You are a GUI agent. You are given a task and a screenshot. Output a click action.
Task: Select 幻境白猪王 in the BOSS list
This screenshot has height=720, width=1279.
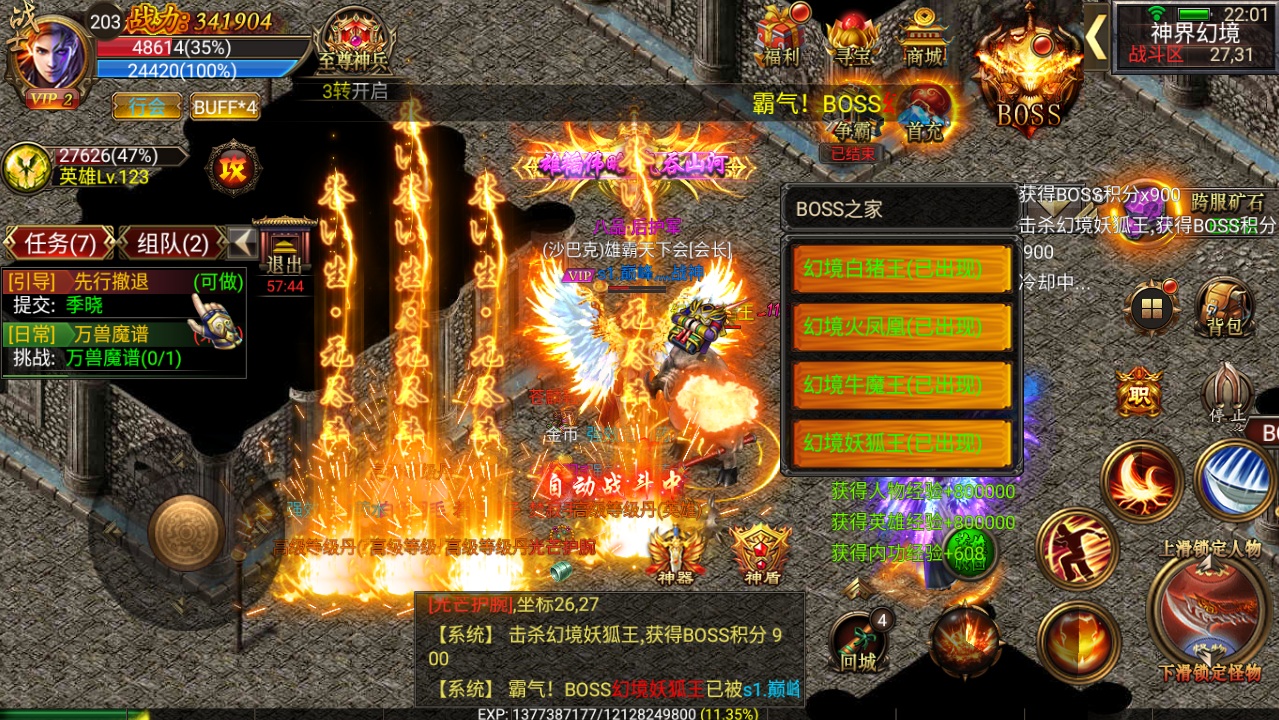click(901, 269)
